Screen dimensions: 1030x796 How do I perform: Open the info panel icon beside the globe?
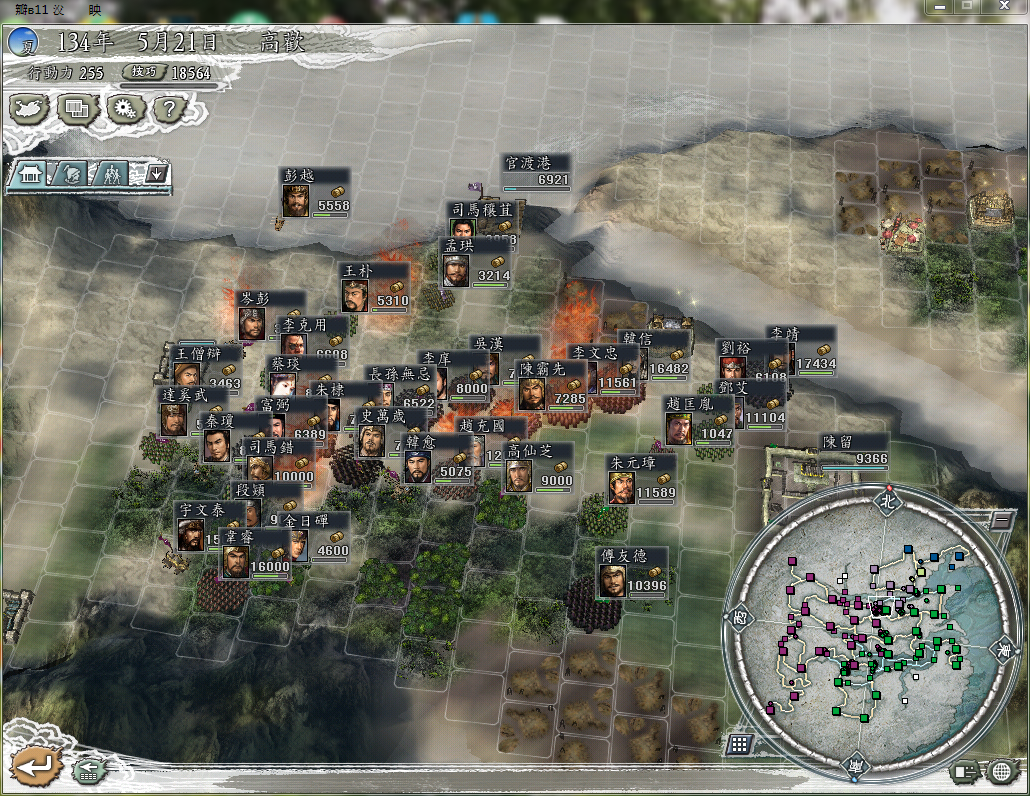[x=965, y=771]
